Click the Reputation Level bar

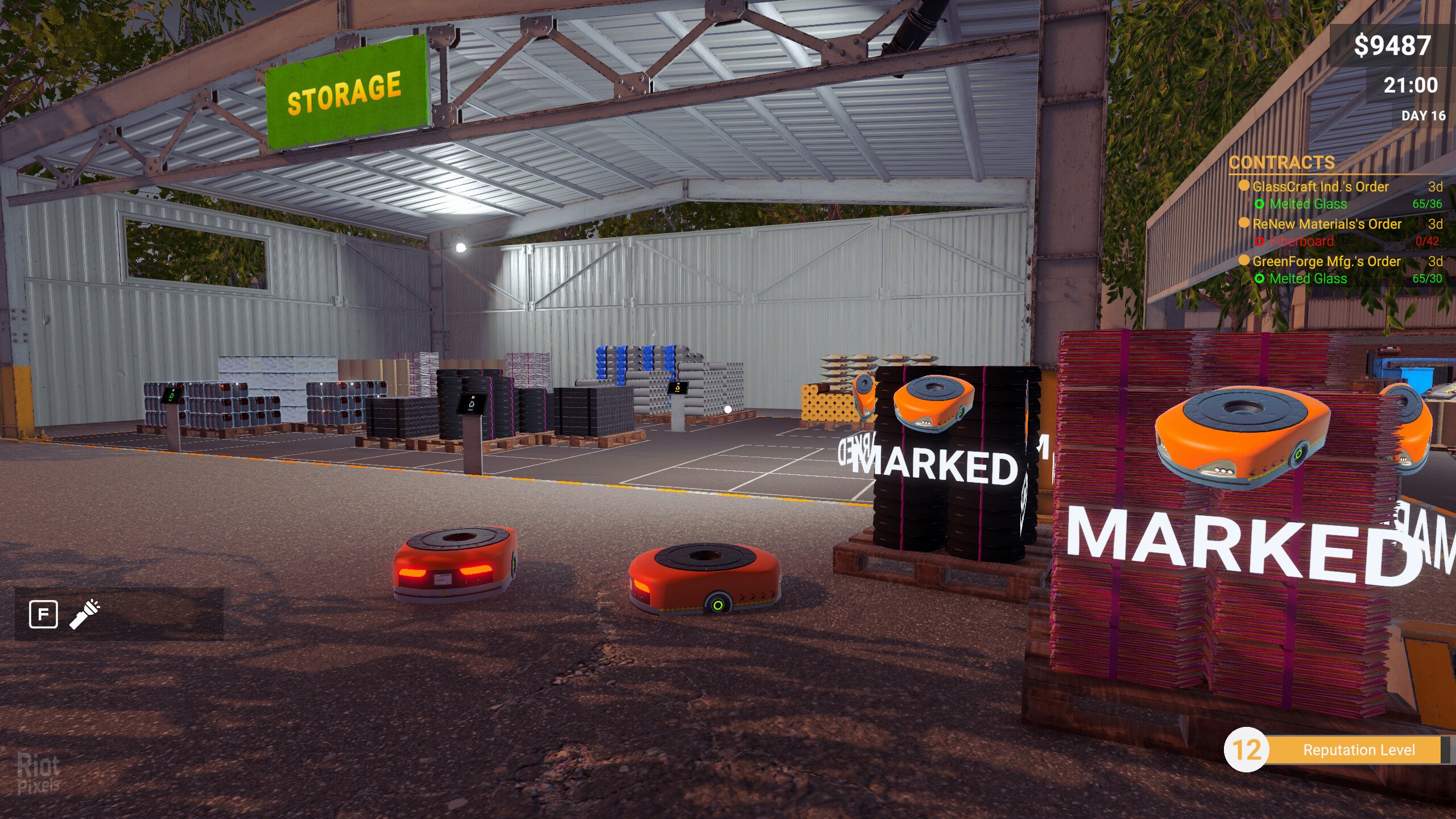[x=1360, y=750]
